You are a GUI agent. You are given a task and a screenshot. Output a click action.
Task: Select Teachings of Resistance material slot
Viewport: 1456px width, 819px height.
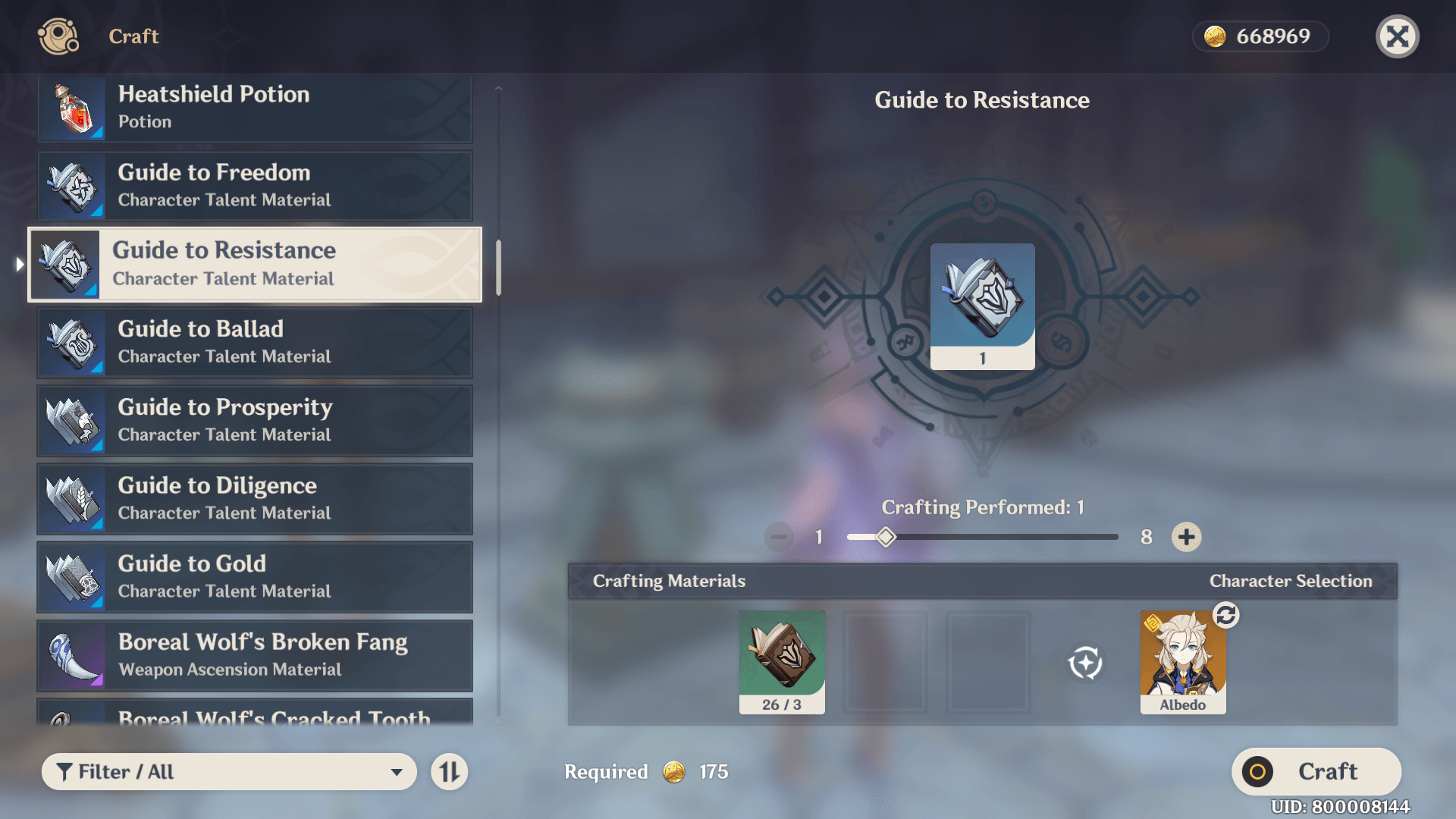click(782, 662)
